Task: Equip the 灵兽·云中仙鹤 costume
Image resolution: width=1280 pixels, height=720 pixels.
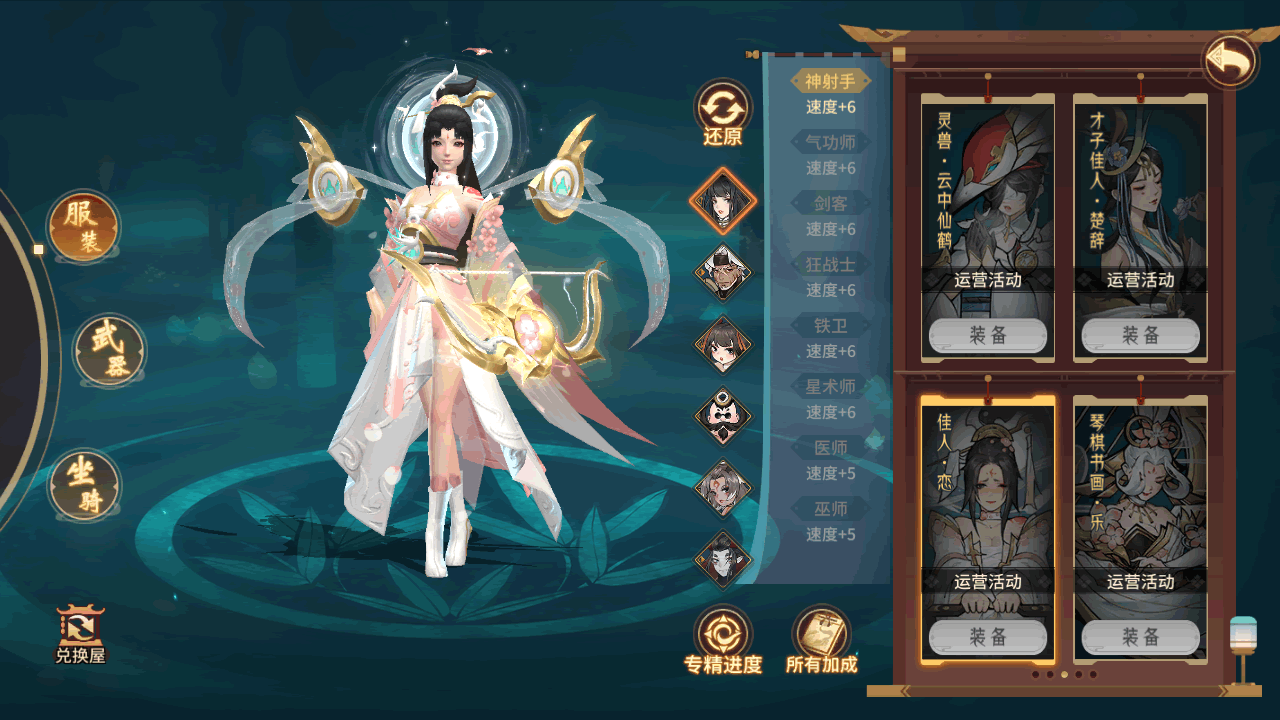Action: 988,336
